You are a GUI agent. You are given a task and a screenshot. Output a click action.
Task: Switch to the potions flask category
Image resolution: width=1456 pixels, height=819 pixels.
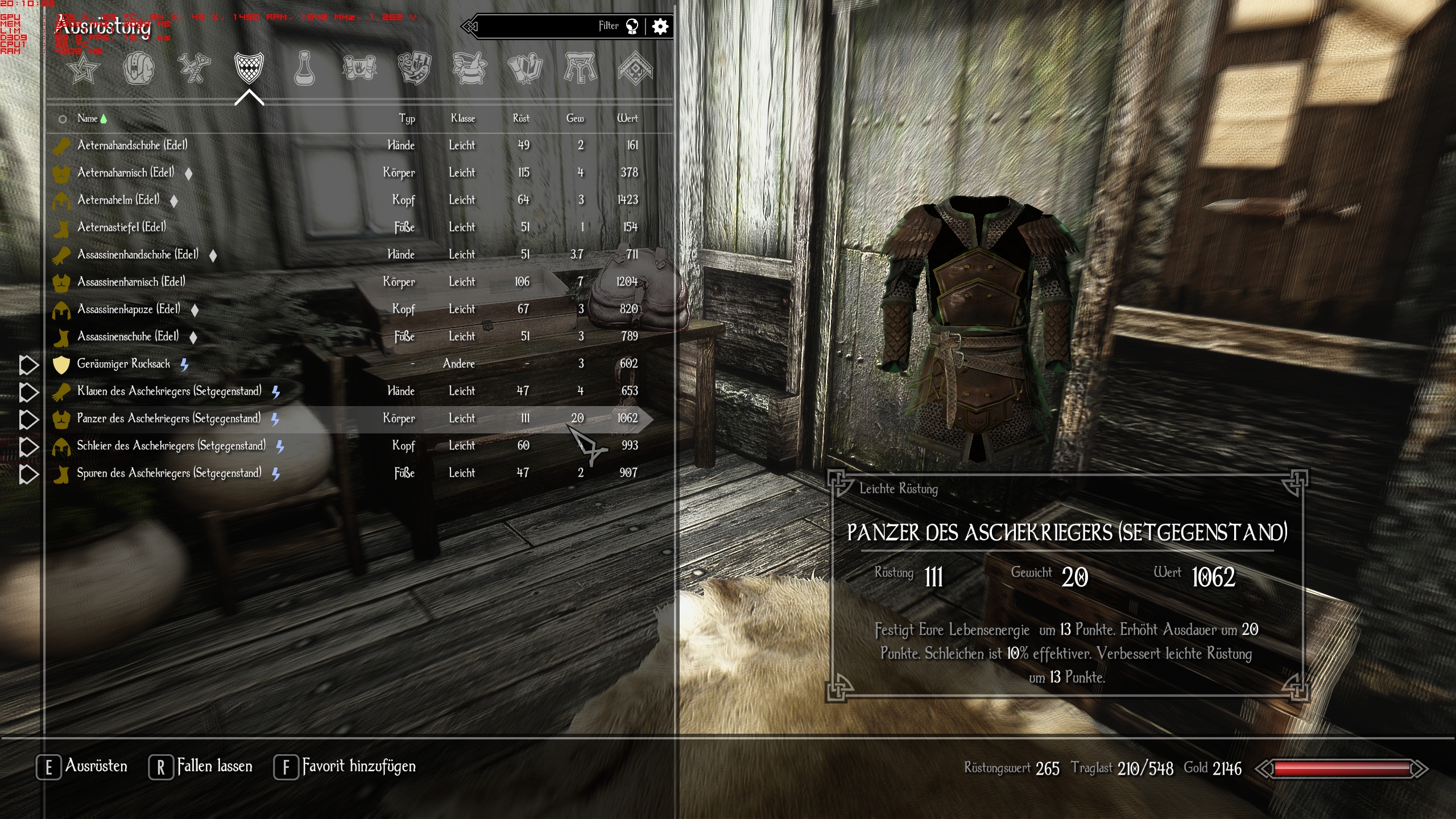tap(304, 69)
